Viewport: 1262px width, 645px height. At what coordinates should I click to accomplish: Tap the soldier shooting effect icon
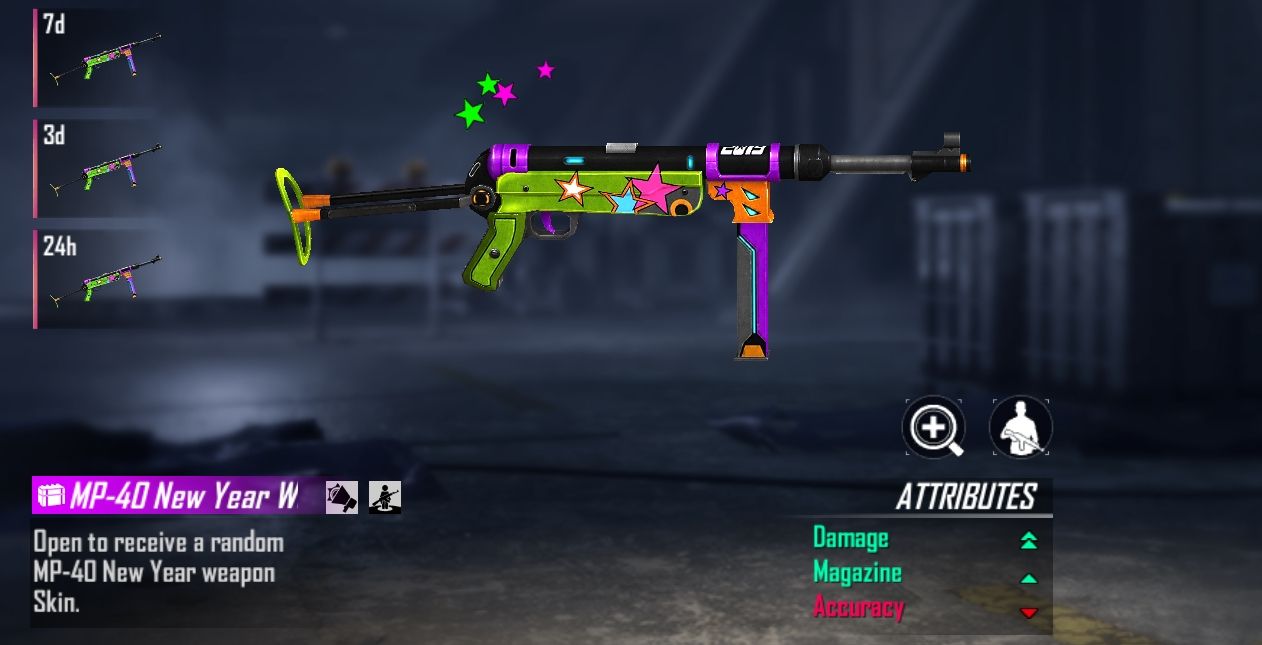pos(385,496)
